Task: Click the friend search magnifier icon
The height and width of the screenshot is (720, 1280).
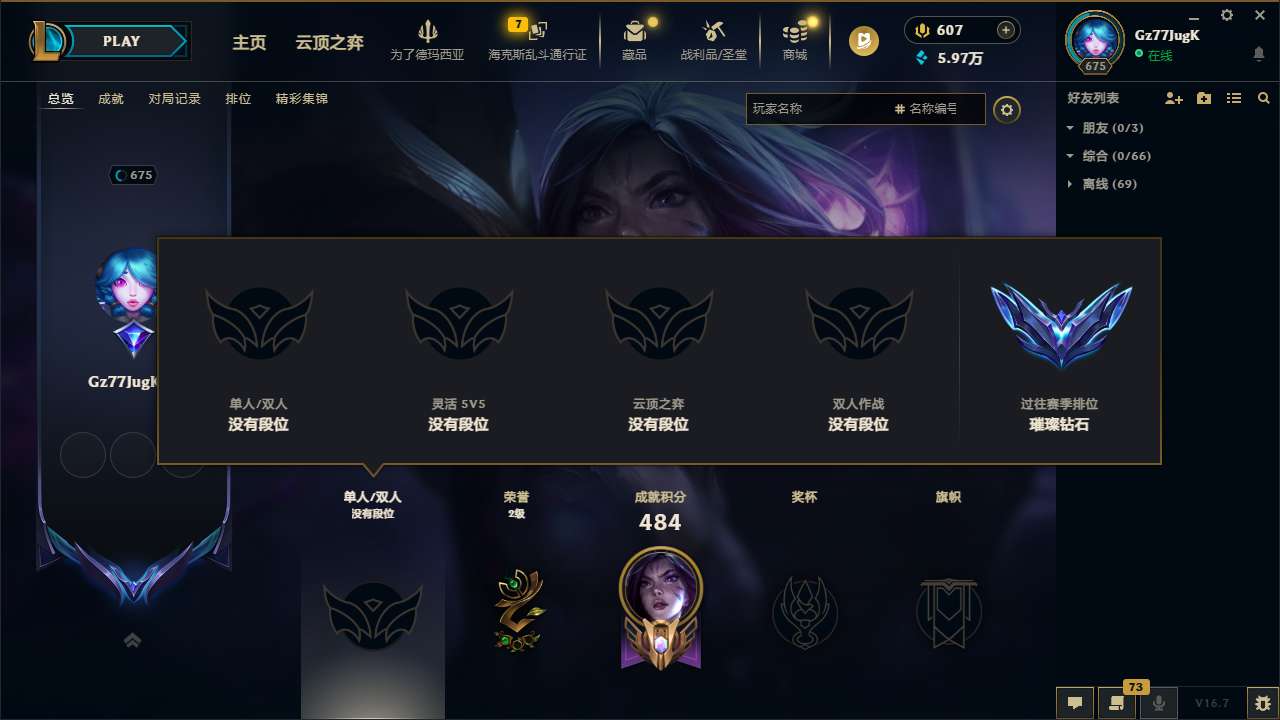Action: (1264, 98)
